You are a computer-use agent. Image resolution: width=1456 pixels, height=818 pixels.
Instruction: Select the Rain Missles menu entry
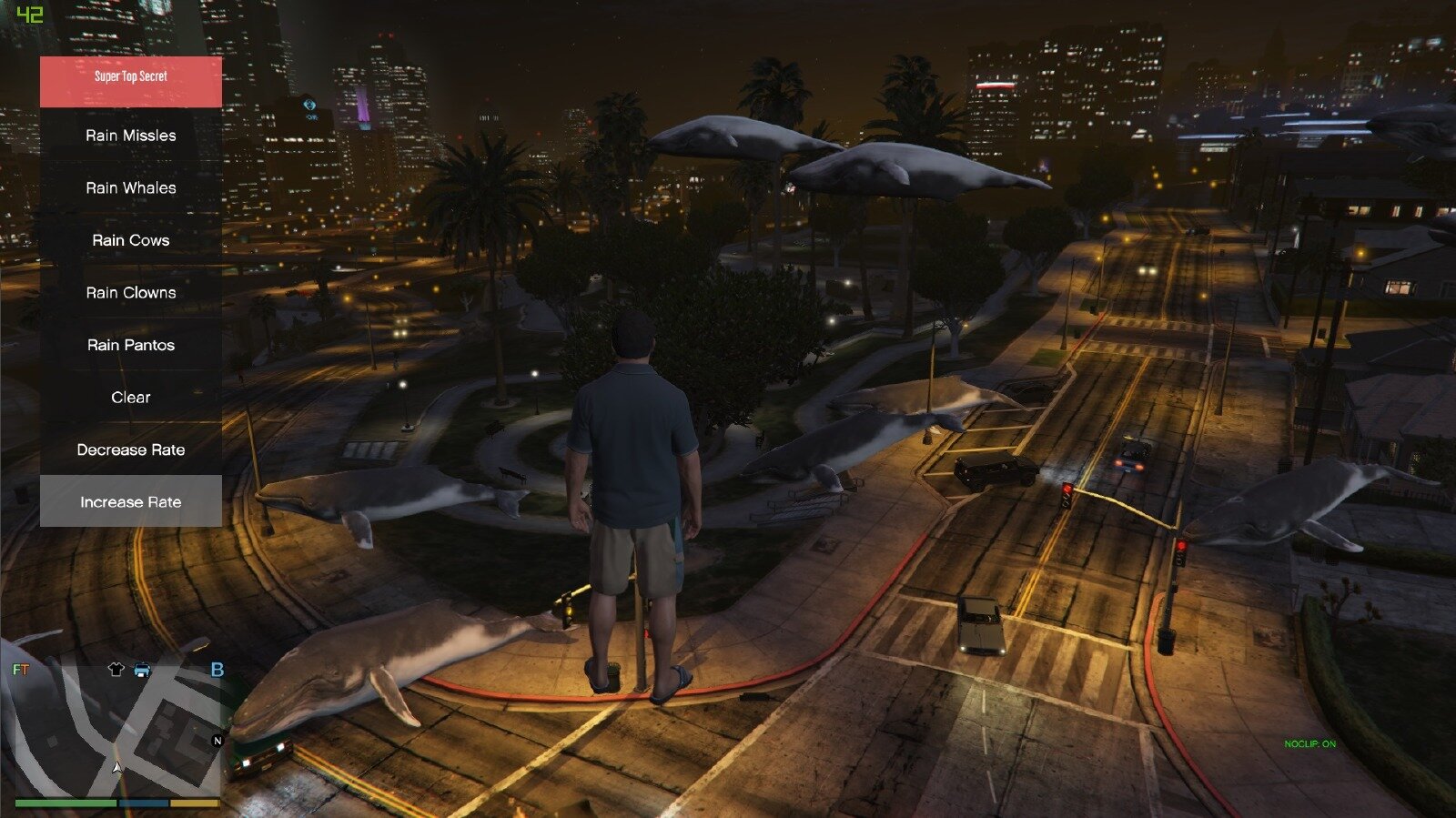(131, 136)
